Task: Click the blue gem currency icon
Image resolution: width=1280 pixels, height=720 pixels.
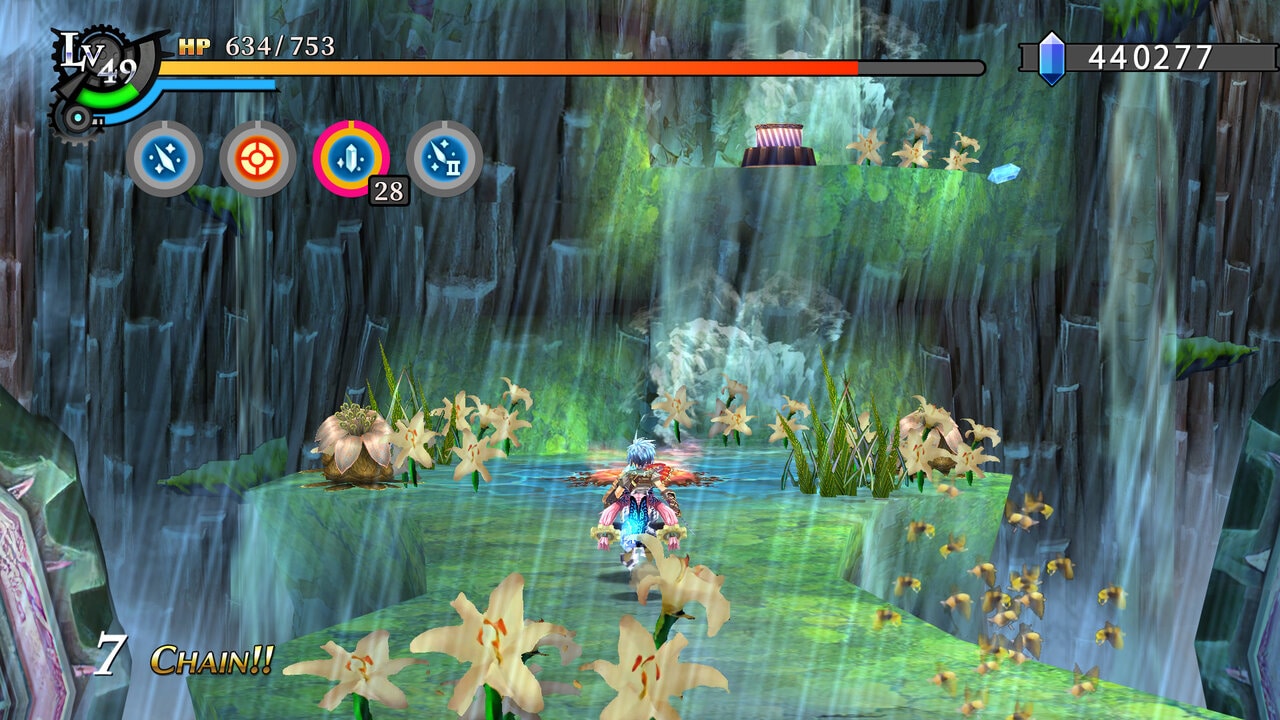Action: pyautogui.click(x=1051, y=58)
